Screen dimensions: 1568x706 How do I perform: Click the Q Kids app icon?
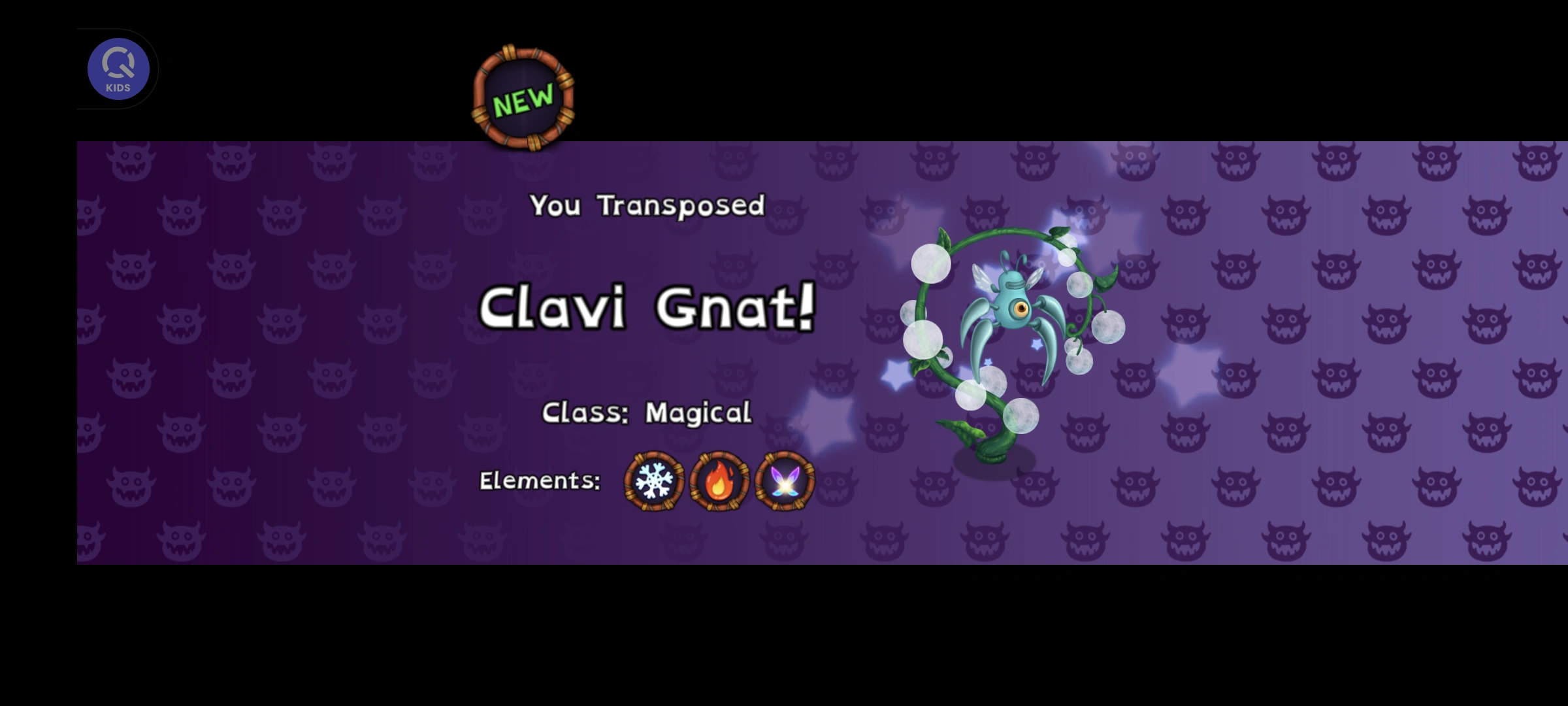(118, 69)
